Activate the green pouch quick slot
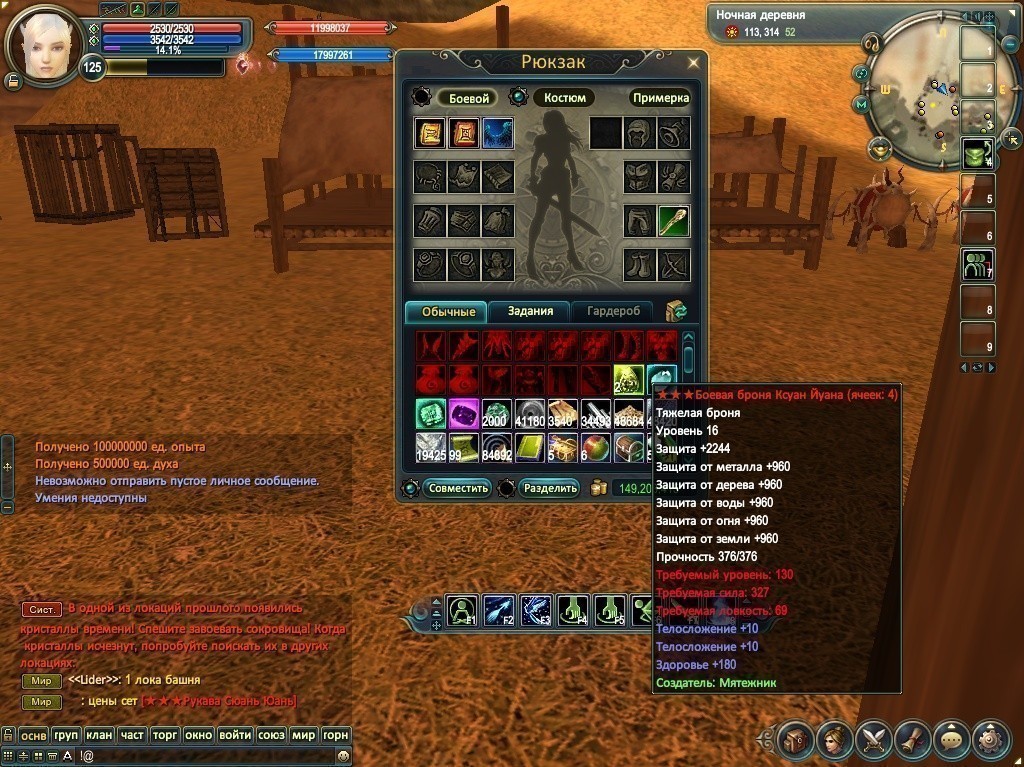The image size is (1024, 767). point(976,154)
